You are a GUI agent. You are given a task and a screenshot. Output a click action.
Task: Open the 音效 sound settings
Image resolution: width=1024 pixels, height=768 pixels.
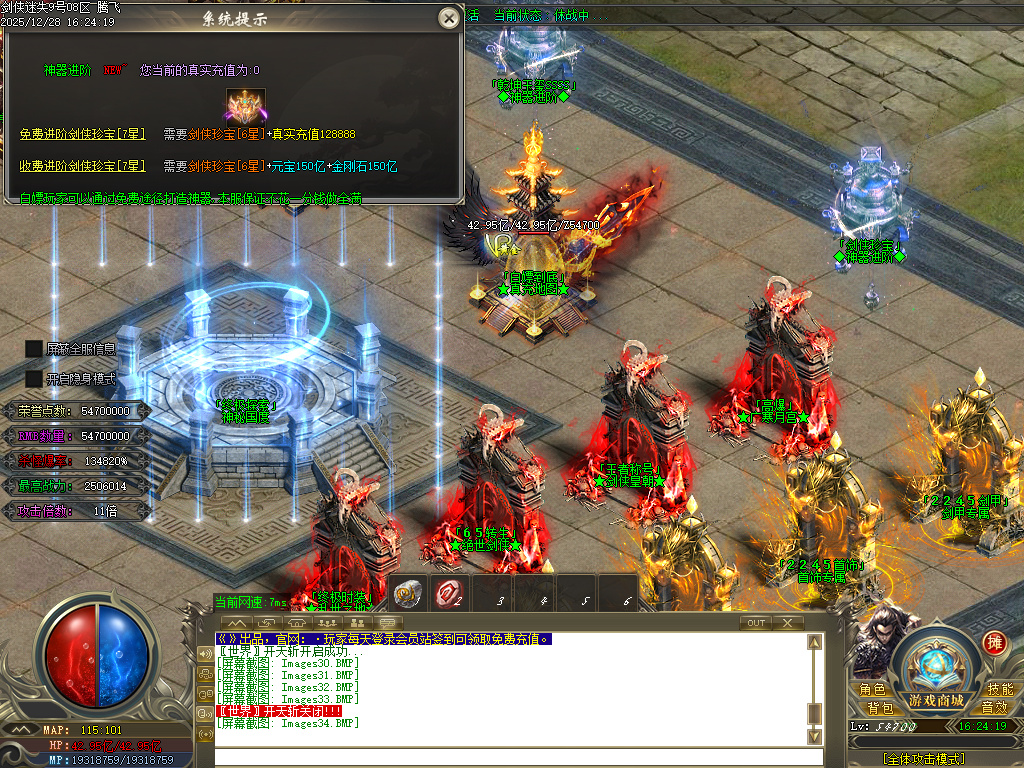tap(993, 708)
